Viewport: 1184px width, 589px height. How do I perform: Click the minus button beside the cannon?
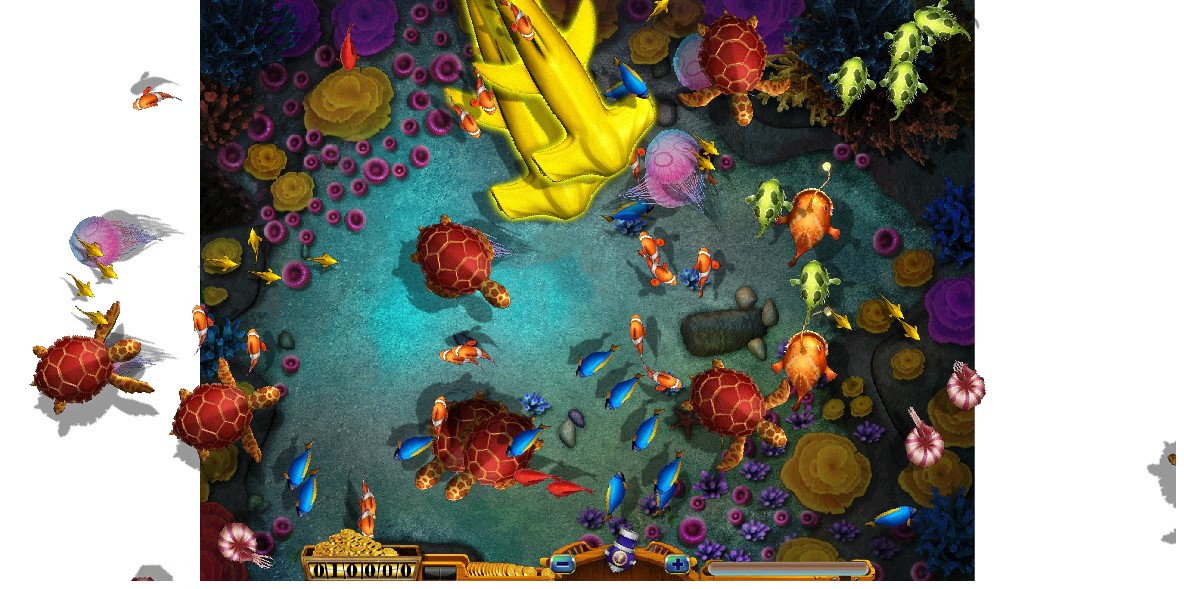tap(563, 565)
